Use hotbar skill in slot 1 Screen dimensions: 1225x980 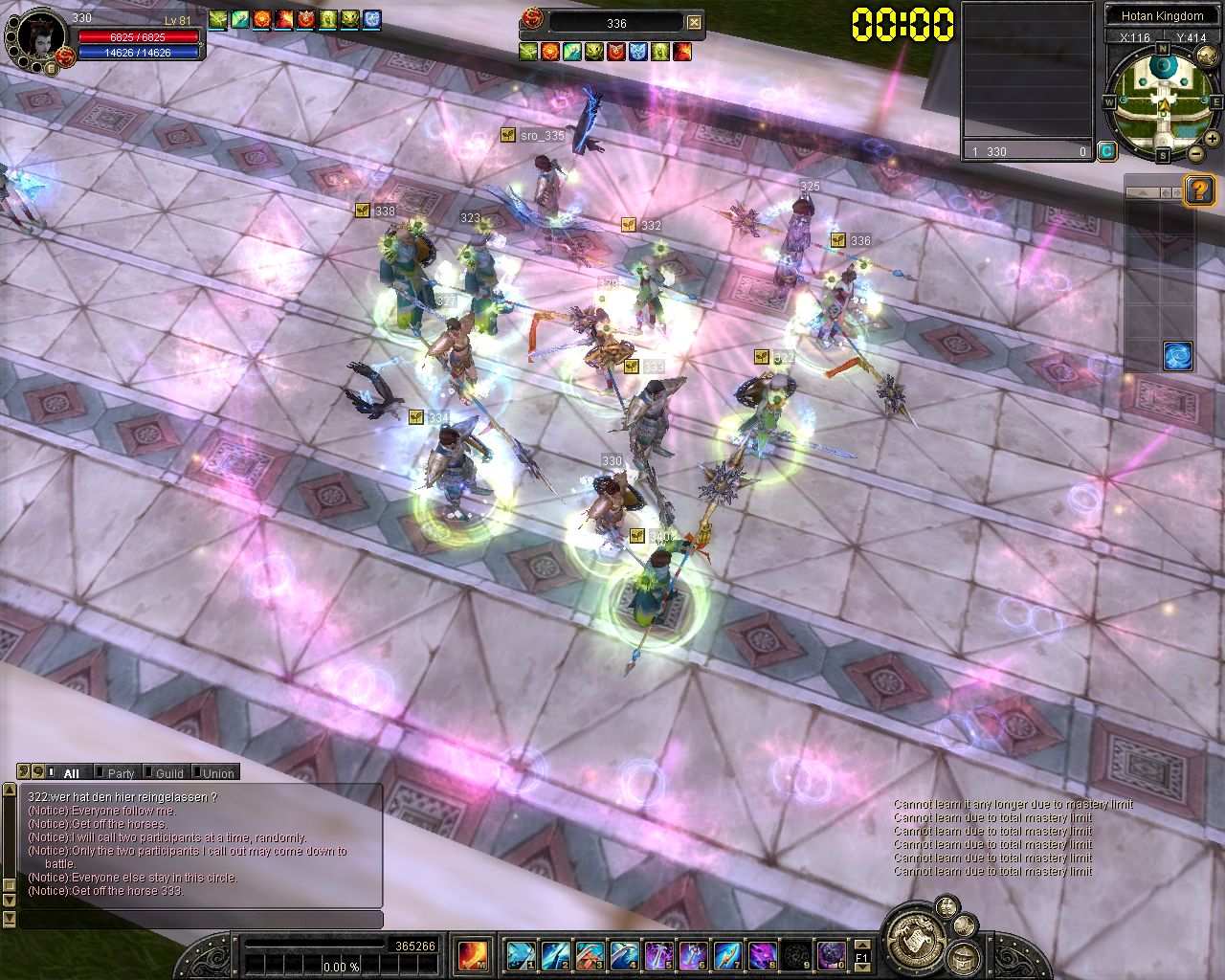[x=522, y=954]
